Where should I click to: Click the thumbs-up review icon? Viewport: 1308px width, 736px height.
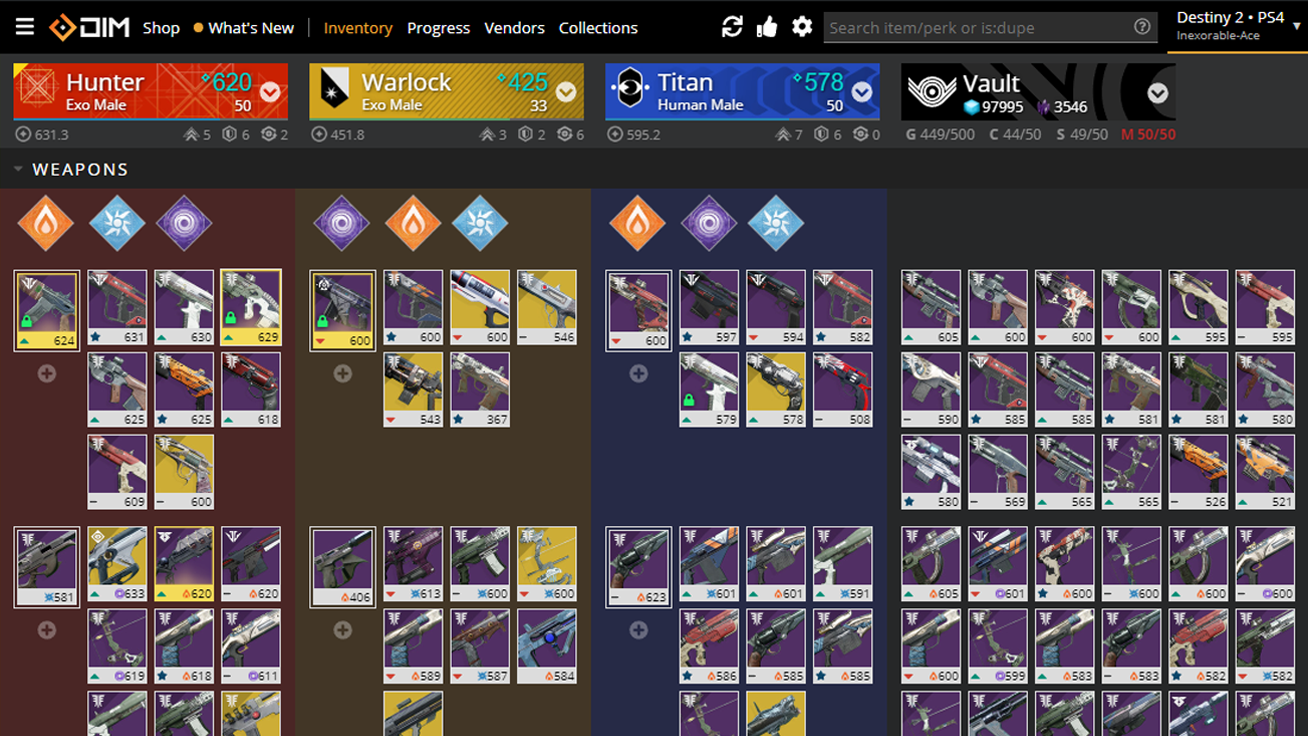tap(767, 26)
